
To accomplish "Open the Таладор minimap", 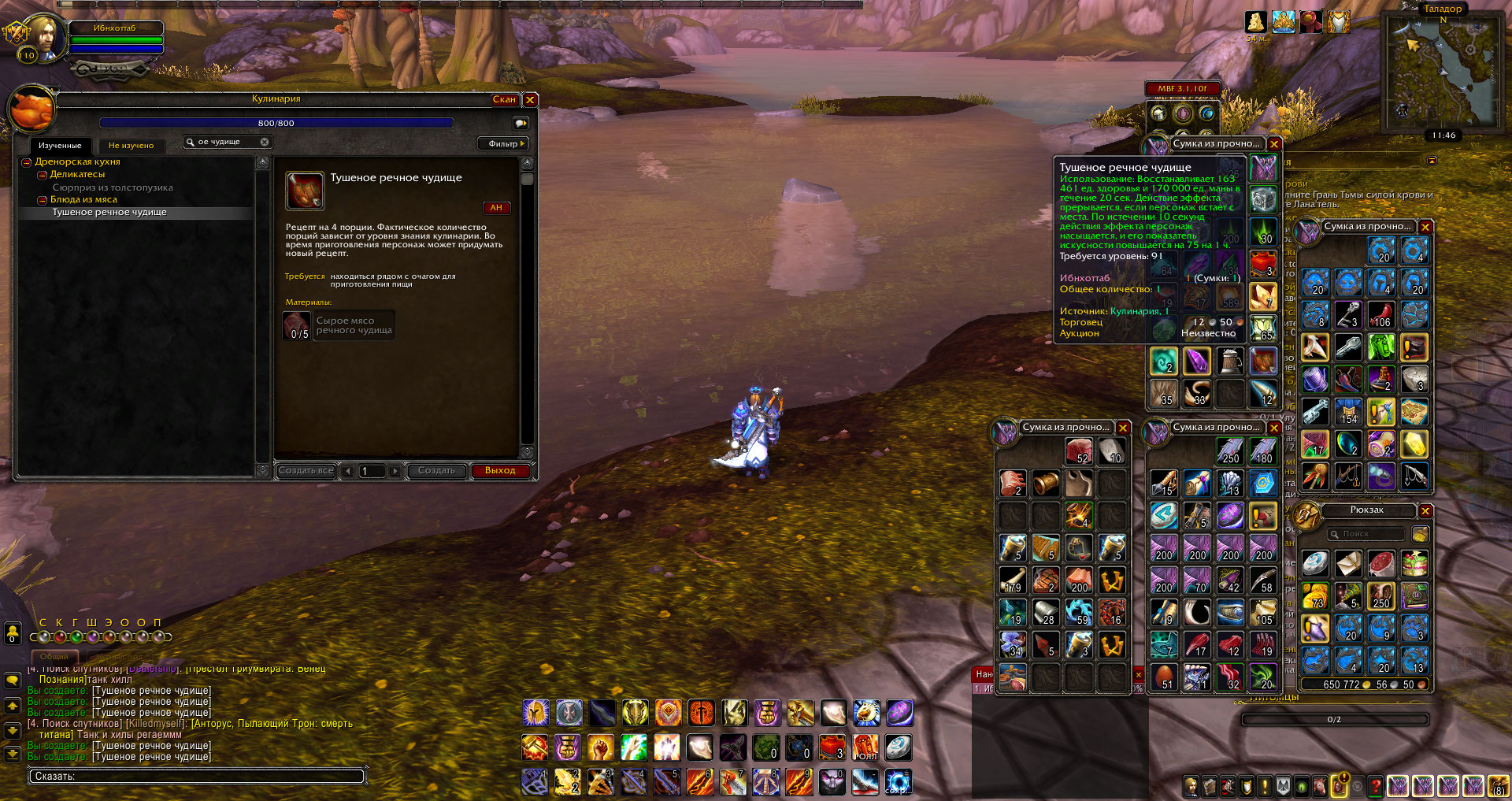I will [1441, 71].
